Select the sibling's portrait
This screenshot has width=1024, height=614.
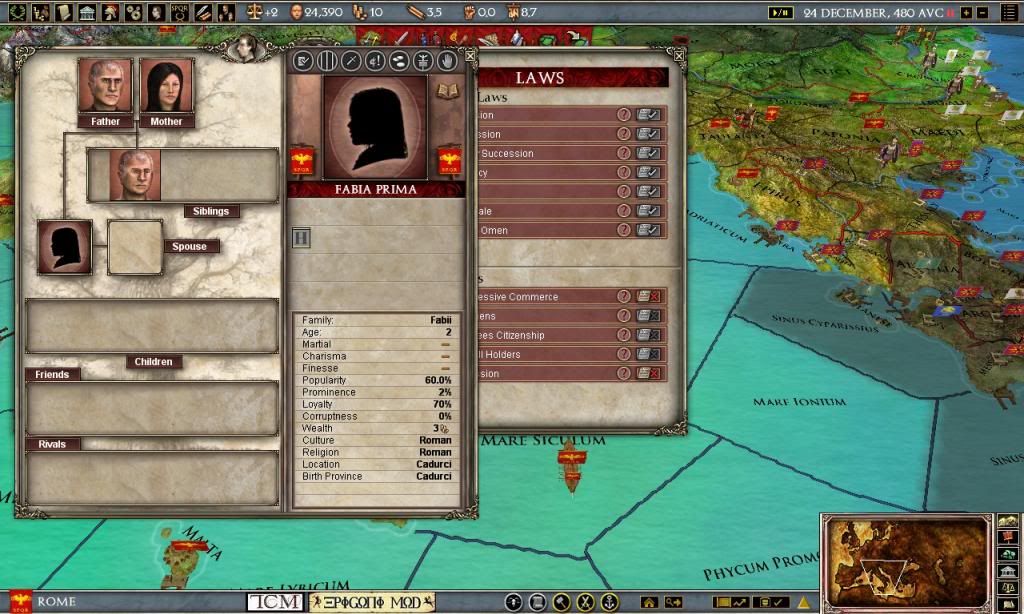135,175
